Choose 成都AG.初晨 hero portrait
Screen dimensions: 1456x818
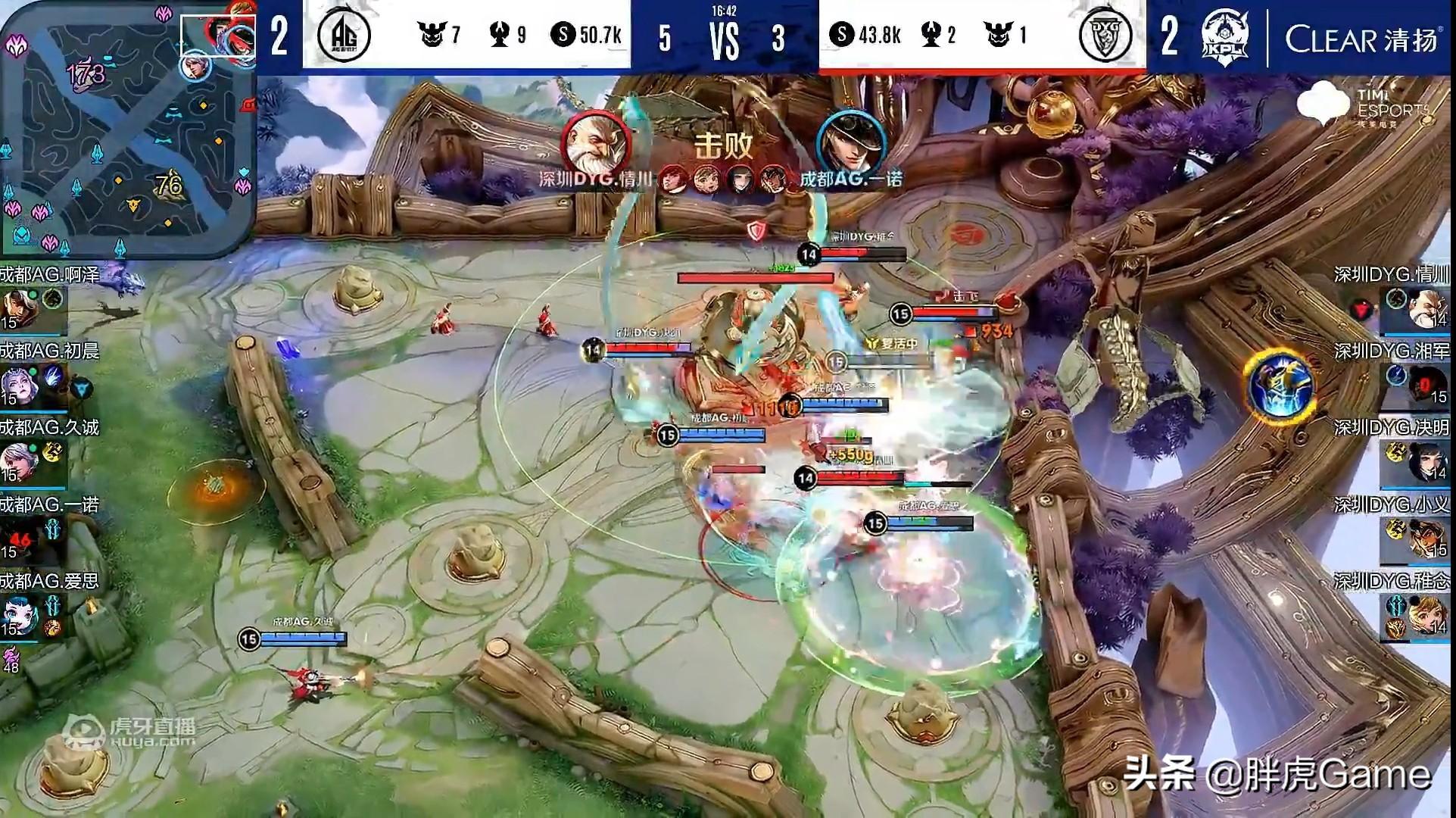[17, 385]
